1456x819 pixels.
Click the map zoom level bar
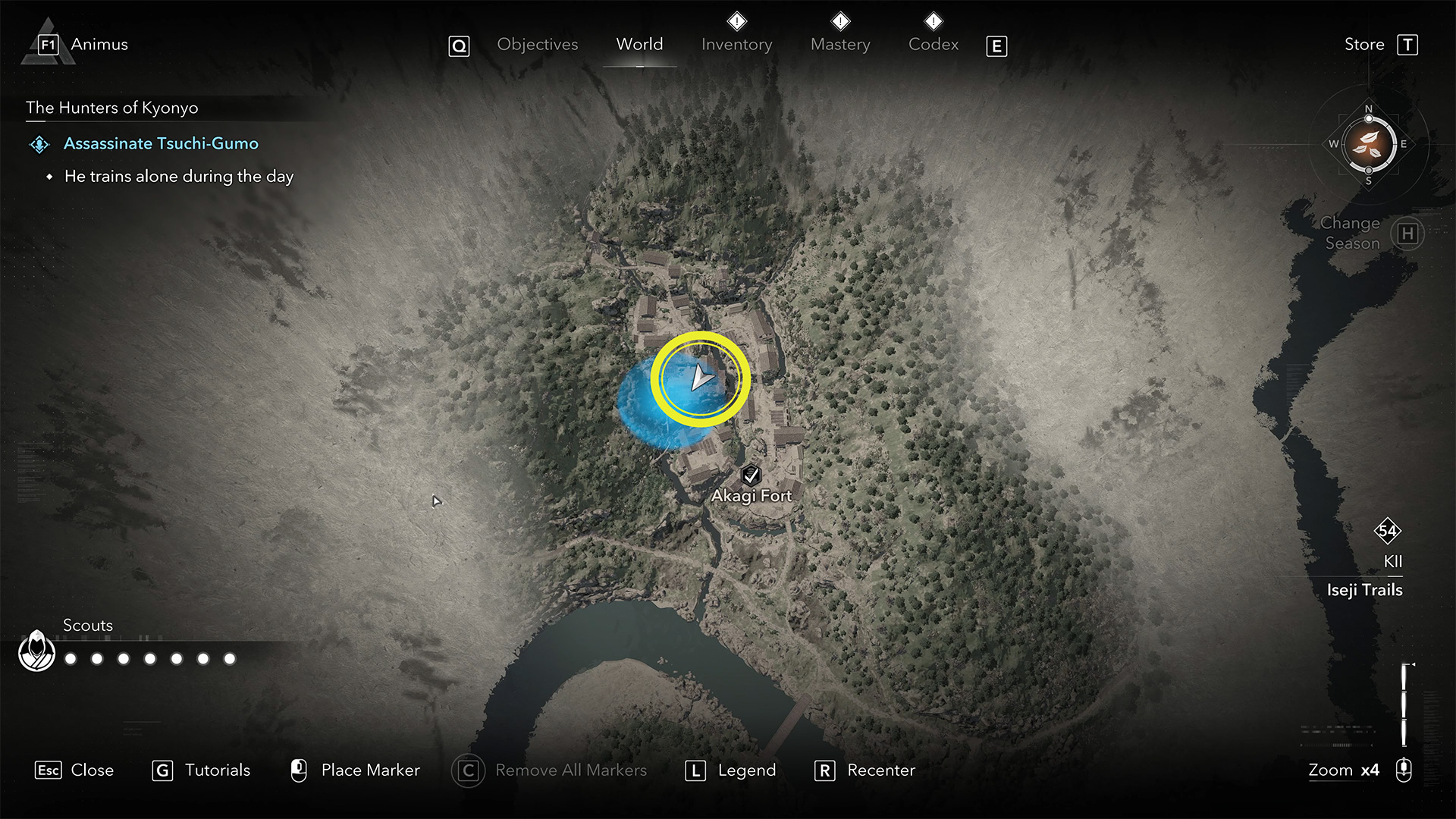pos(1404,705)
